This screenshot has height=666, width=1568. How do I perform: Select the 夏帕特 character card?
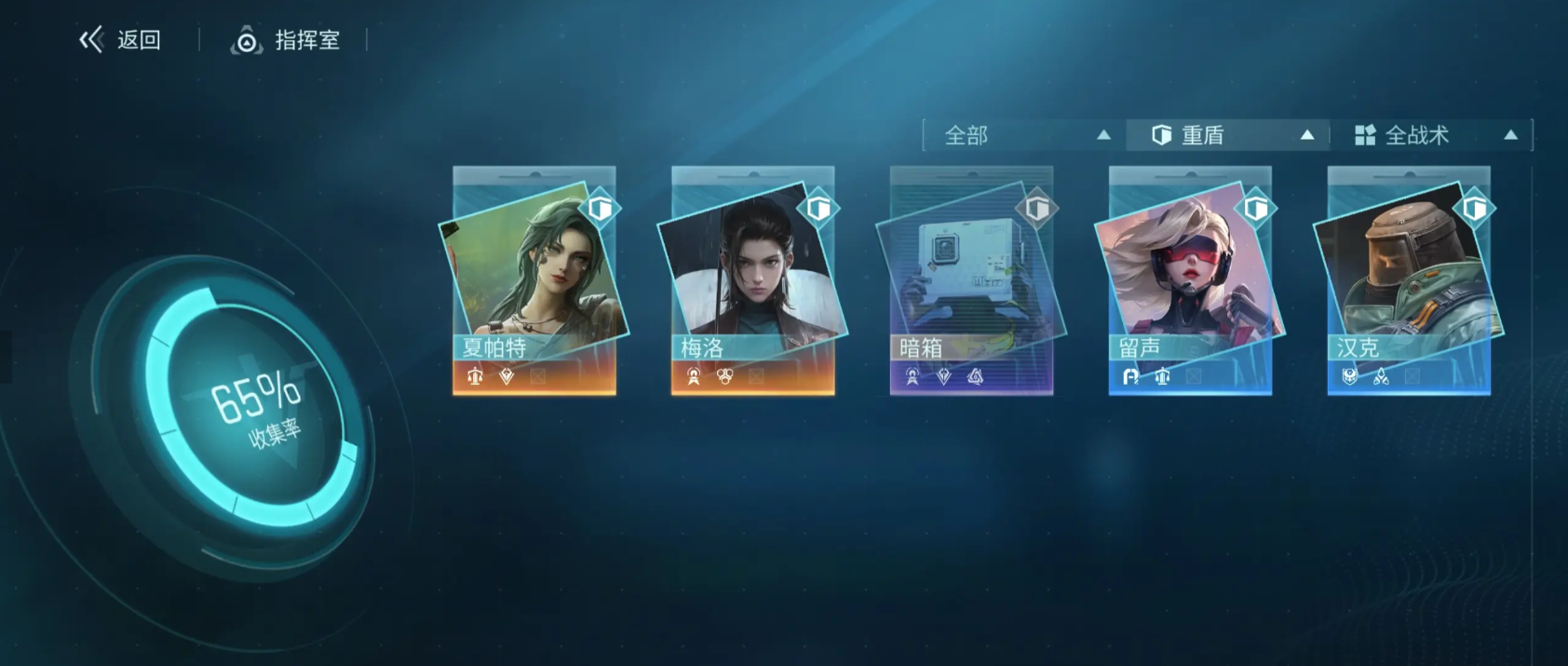click(x=534, y=279)
